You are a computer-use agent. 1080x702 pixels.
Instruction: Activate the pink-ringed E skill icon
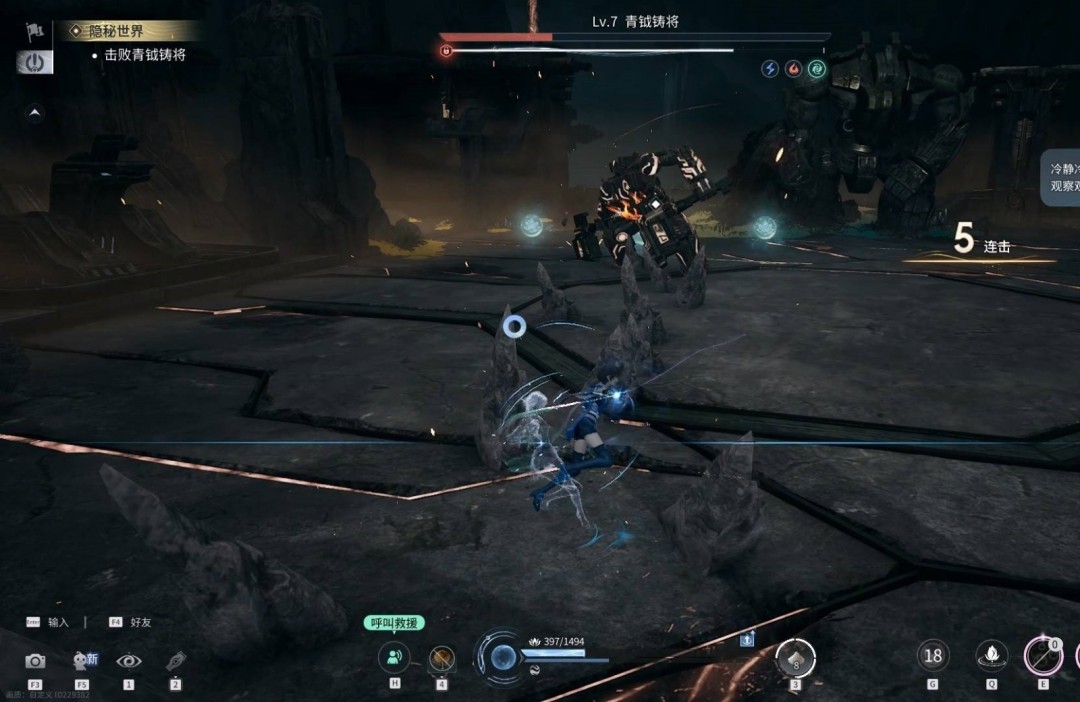(1043, 657)
